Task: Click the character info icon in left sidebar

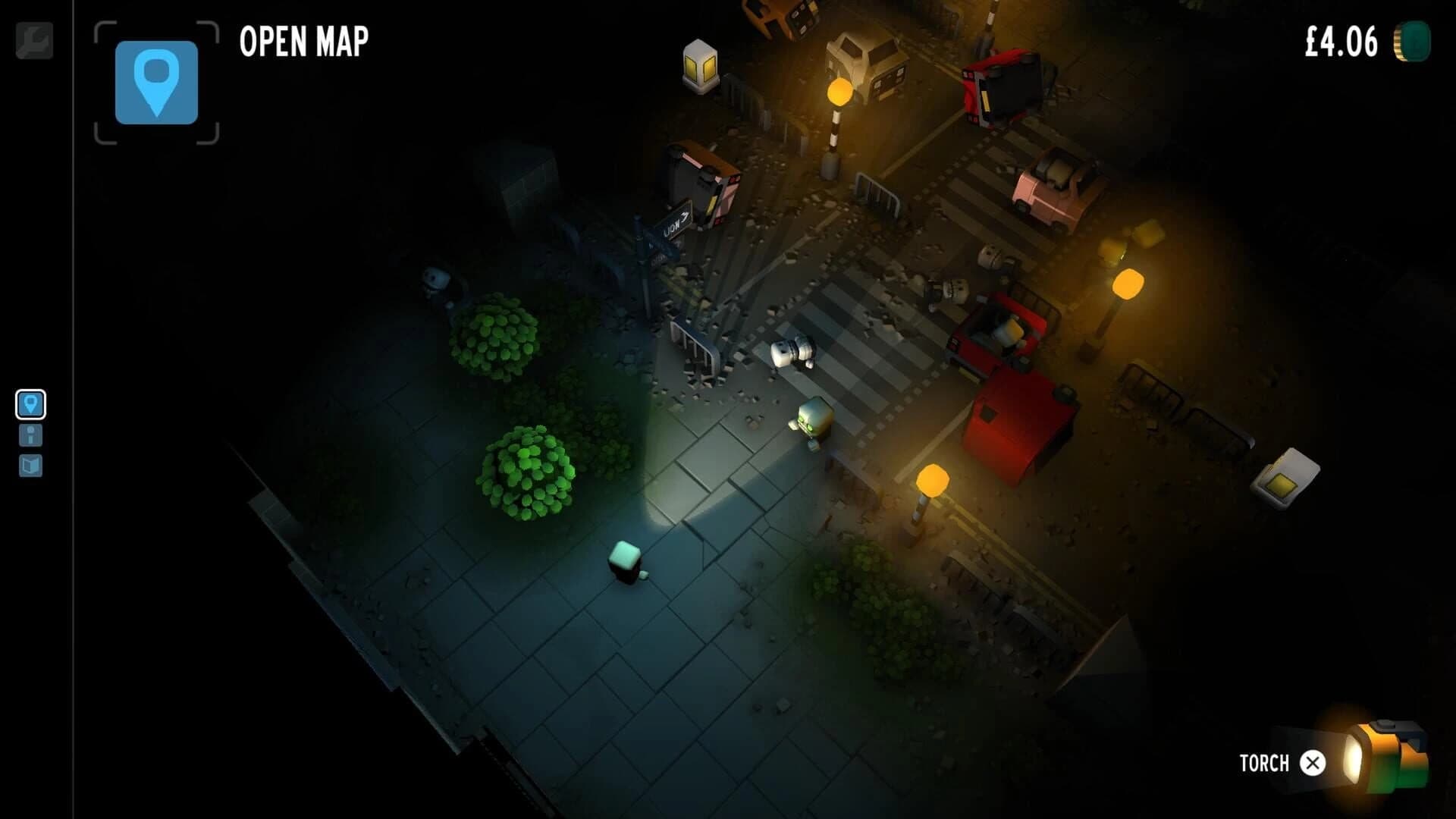Action: pos(29,435)
